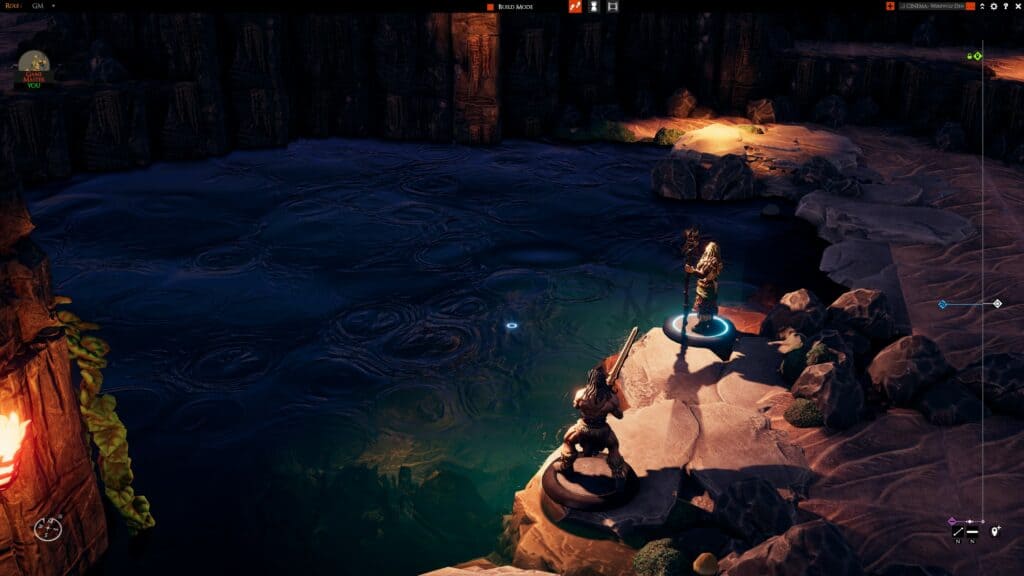Choose the diagonal line tool icon
This screenshot has height=576, width=1024.
click(x=958, y=532)
